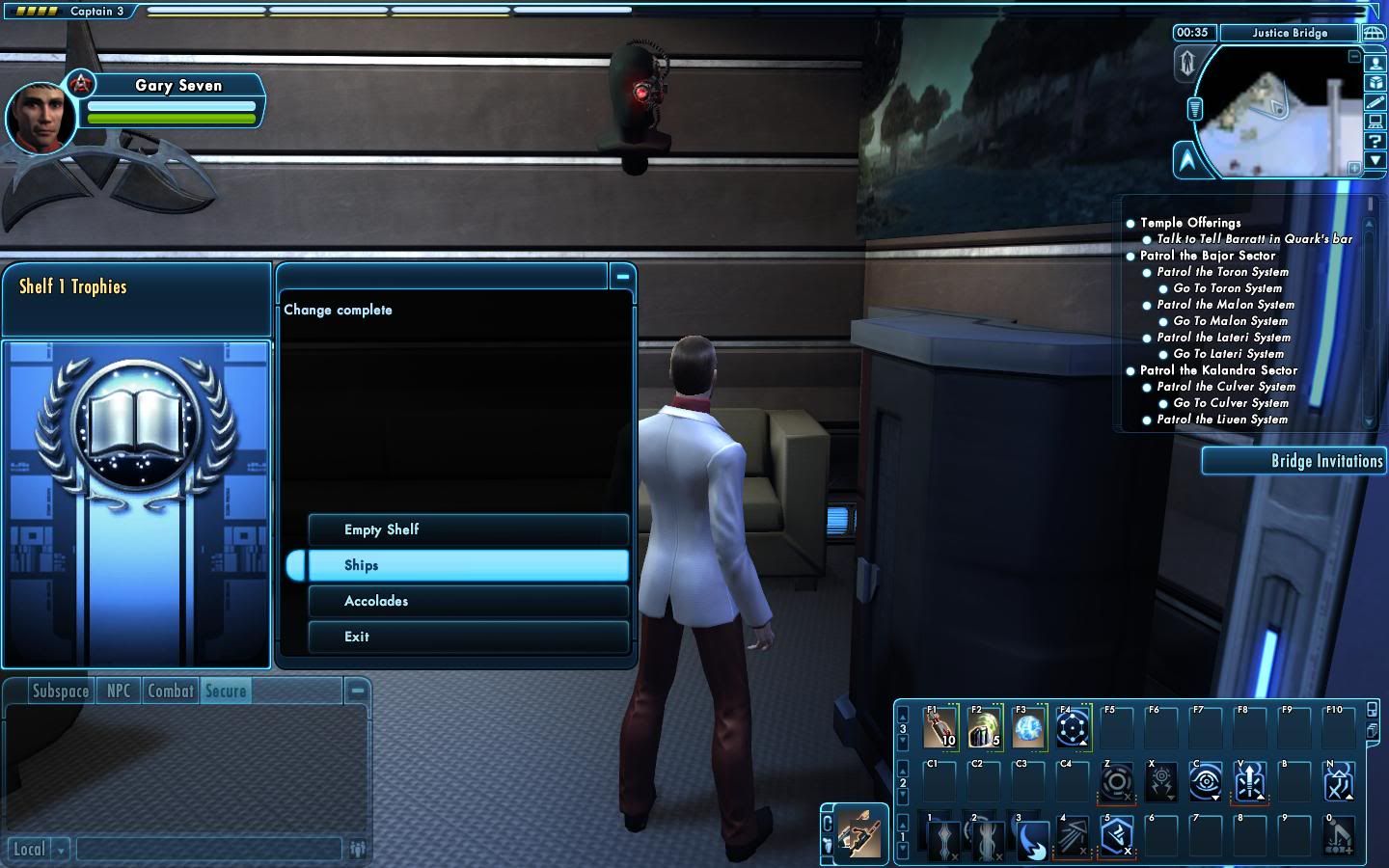Screen dimensions: 1389x868
Task: Switch to the NPC chat tab
Action: [x=119, y=691]
